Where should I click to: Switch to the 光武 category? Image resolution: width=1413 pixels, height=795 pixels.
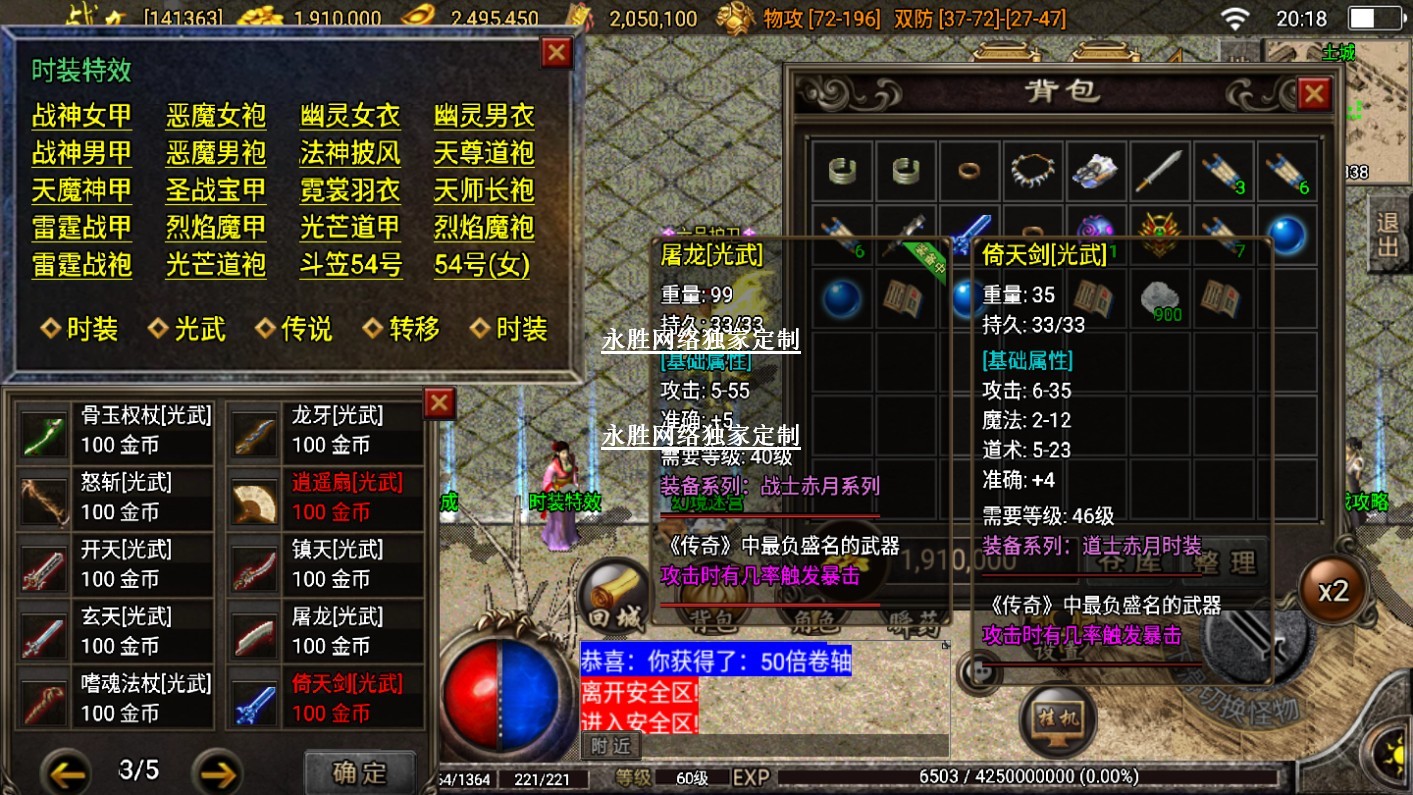click(x=188, y=329)
